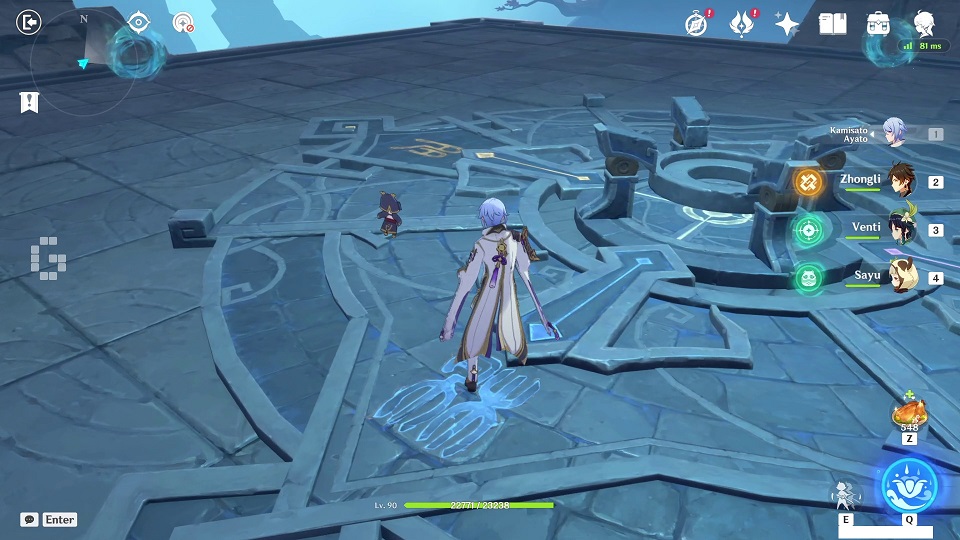Open the Paimon menu icon

925,23
